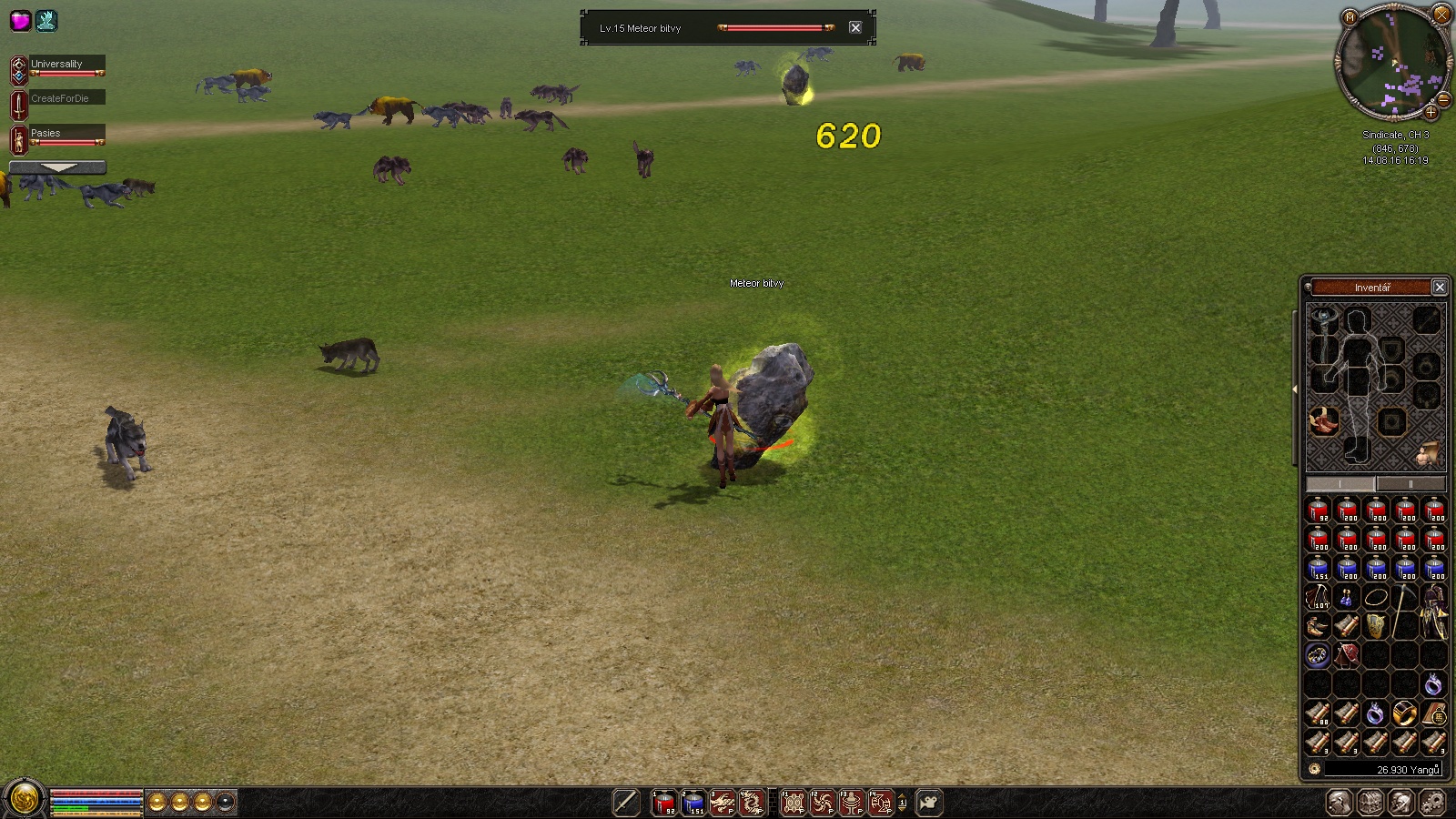Collapse the party list arrow bar
This screenshot has width=1456, height=819.
[x=58, y=167]
